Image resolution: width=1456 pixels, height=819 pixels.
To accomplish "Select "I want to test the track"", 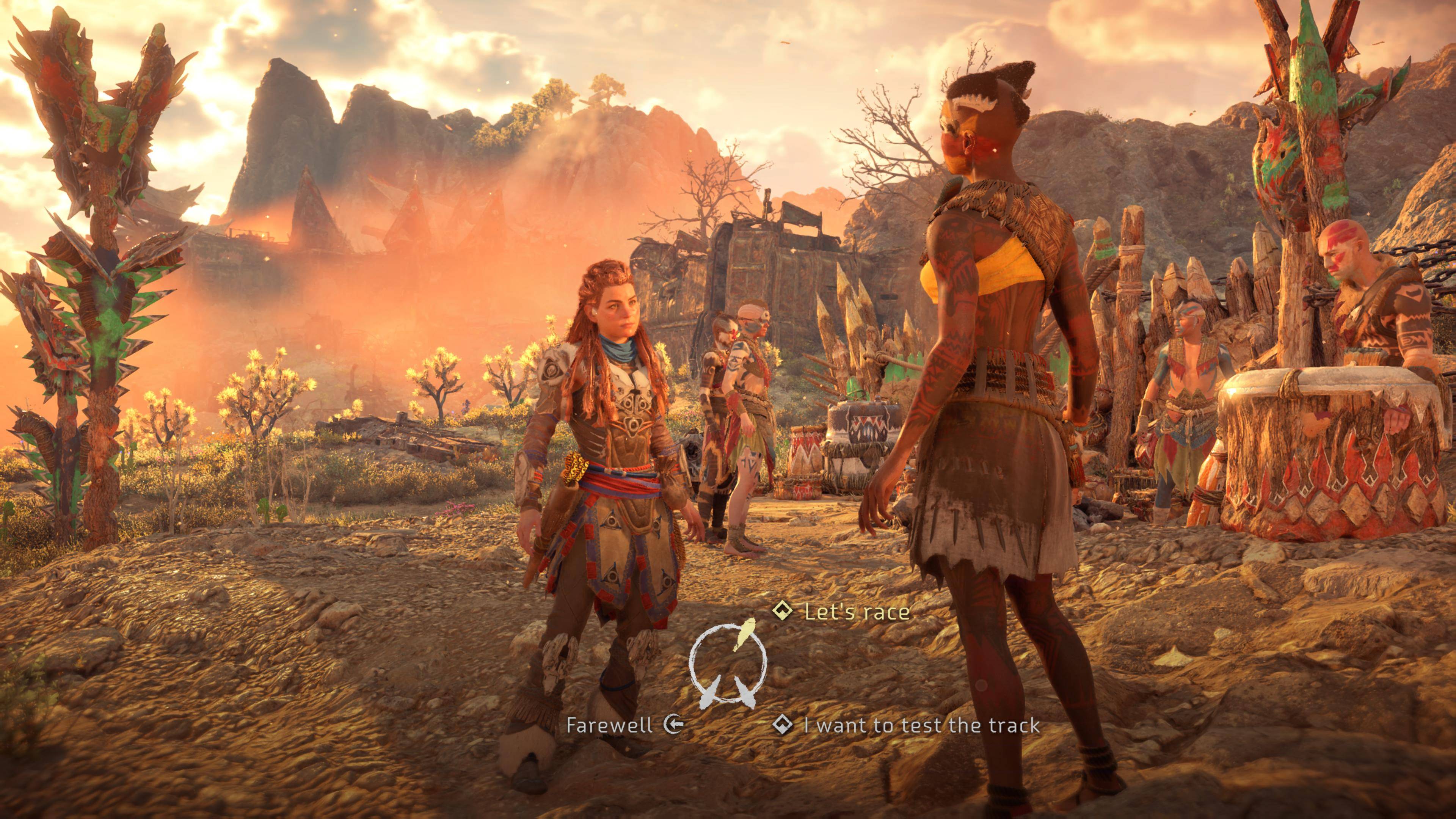I will coord(921,725).
